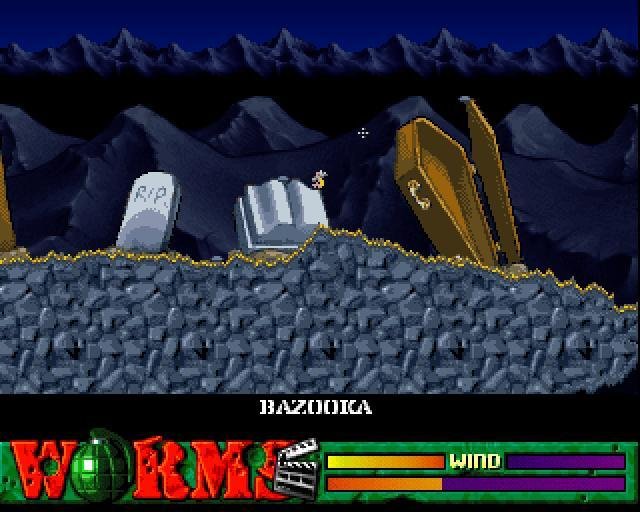Click the clapperboard replay icon

(x=296, y=467)
